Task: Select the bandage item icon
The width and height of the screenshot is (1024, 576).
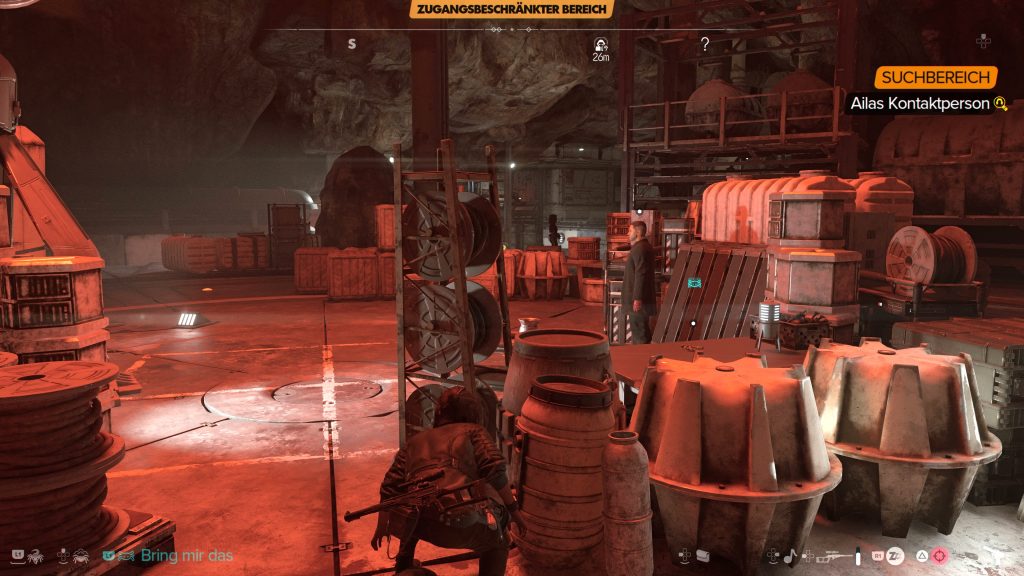Action: click(703, 555)
